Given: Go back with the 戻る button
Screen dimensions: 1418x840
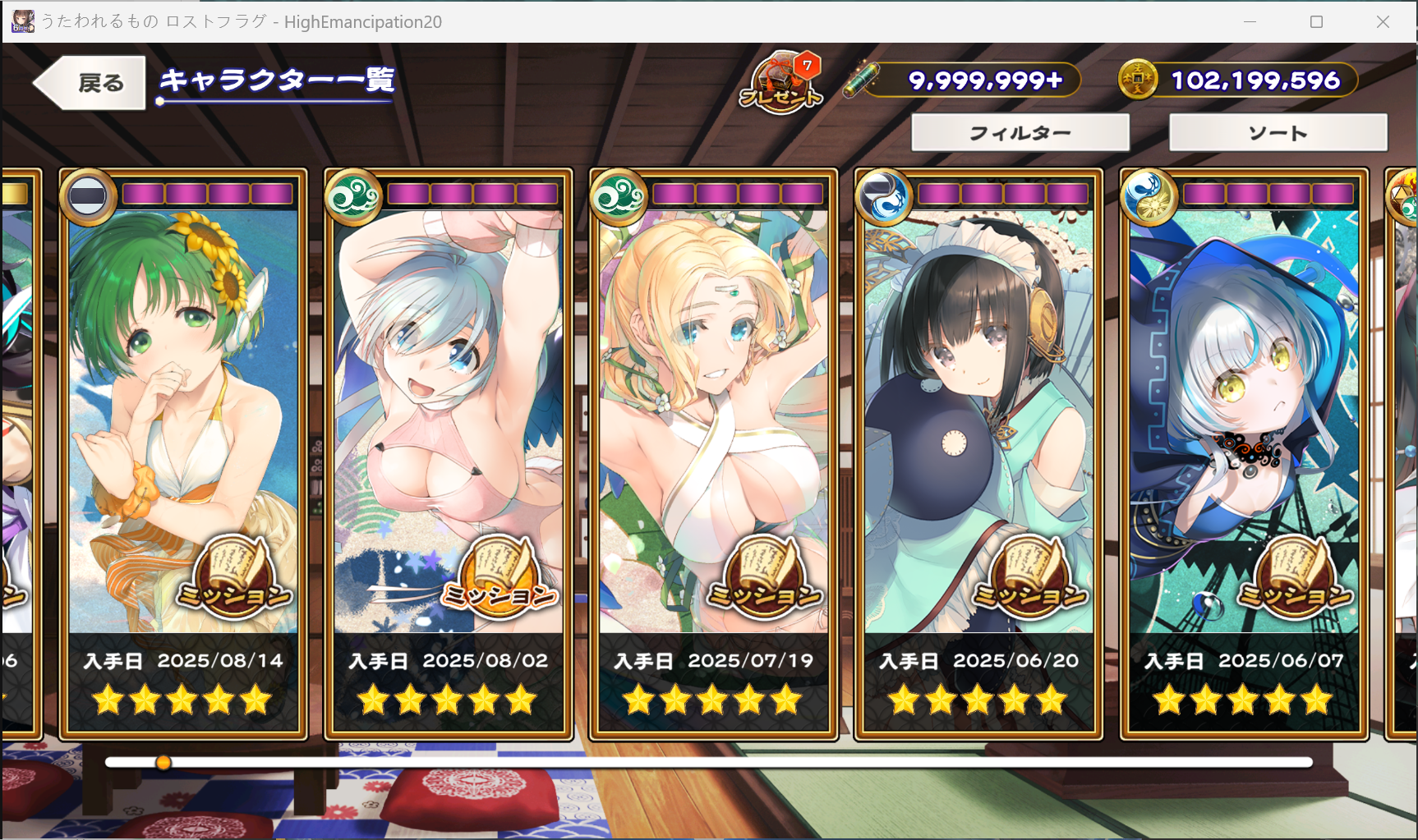Looking at the screenshot, I should tap(92, 82).
